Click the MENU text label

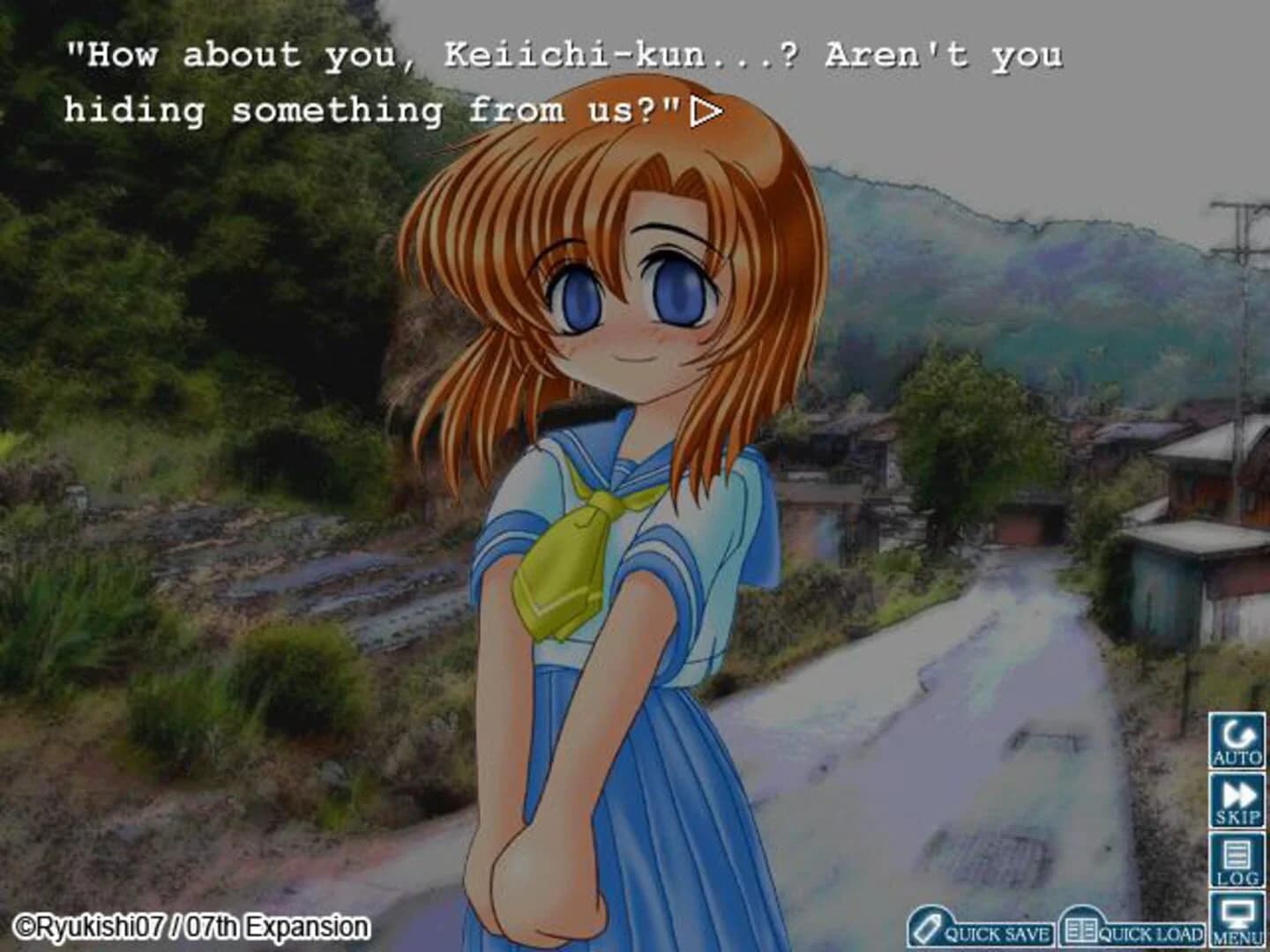(1238, 937)
